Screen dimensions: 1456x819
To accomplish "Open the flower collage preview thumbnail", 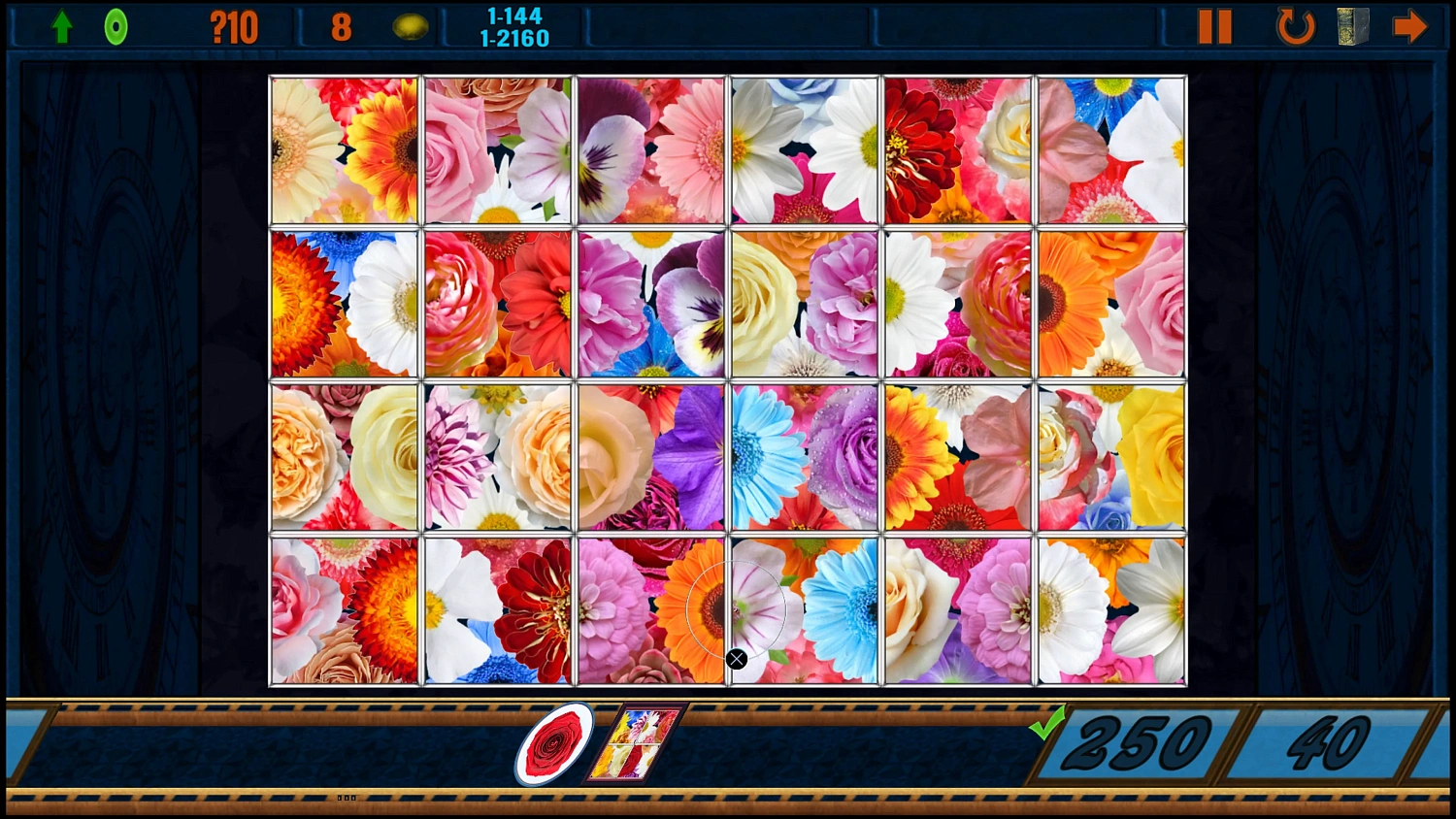I will [636, 744].
